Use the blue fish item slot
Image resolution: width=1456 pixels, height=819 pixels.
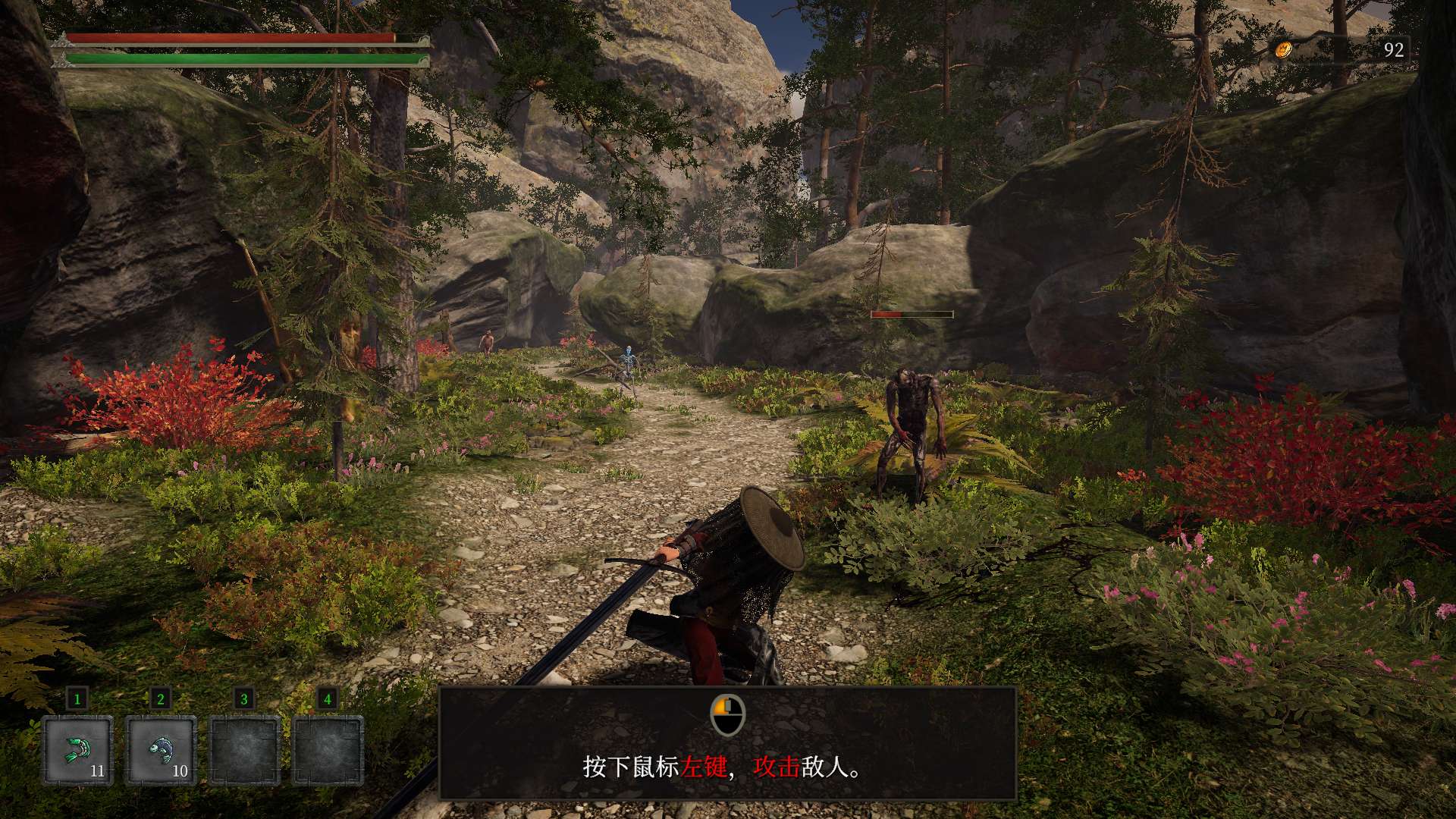(x=161, y=749)
